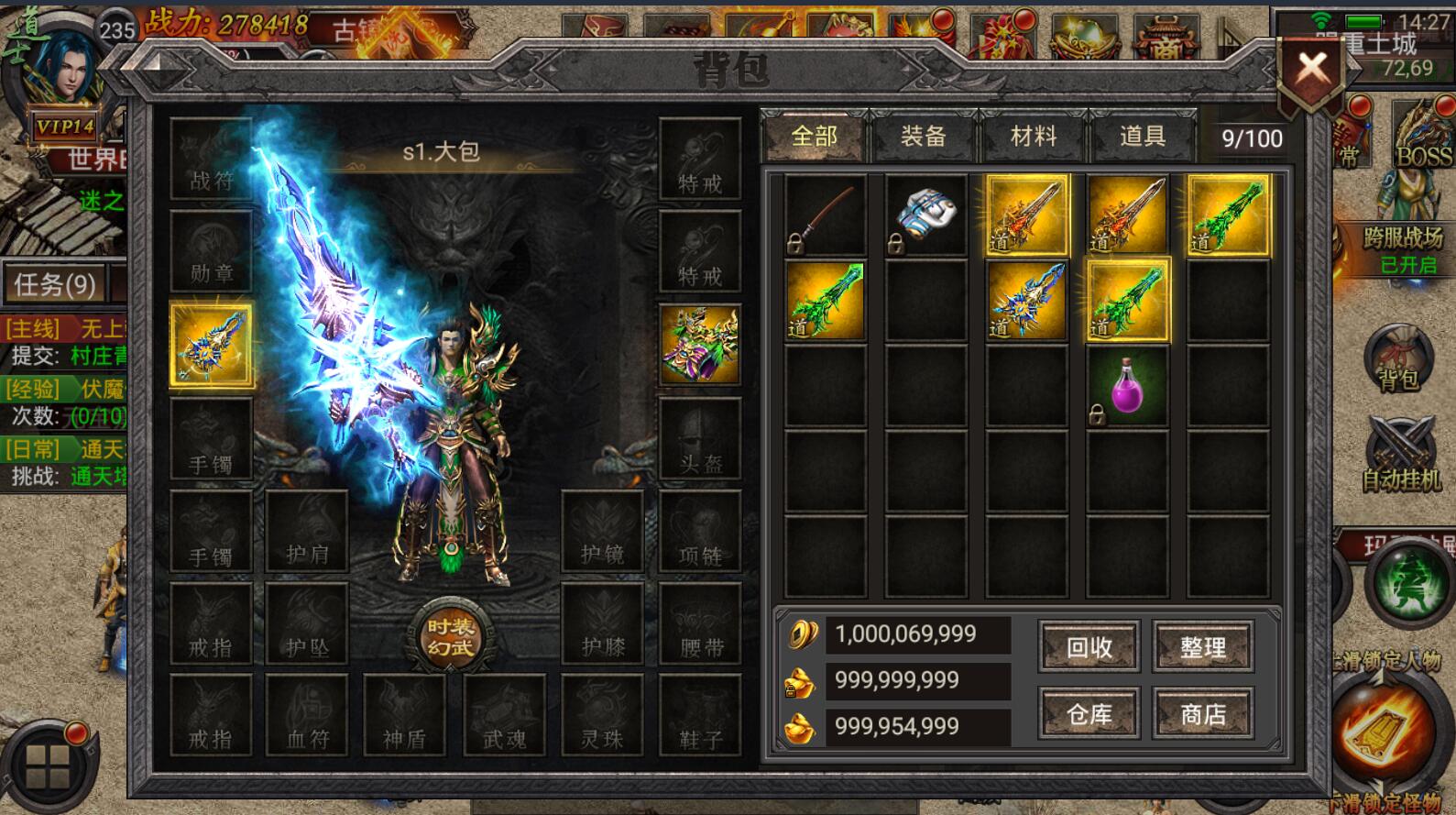Choose the locked dark staff item

825,215
